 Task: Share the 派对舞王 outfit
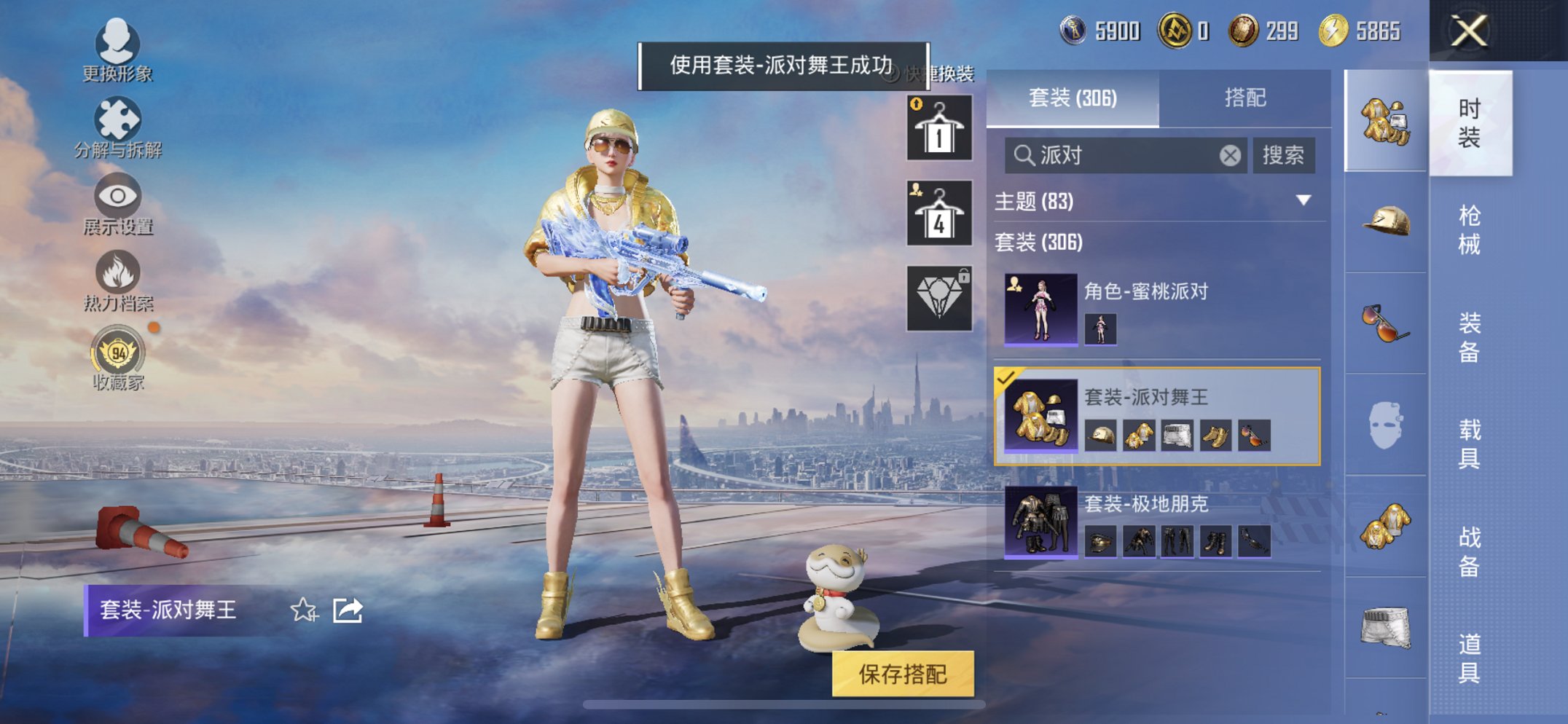tap(348, 612)
